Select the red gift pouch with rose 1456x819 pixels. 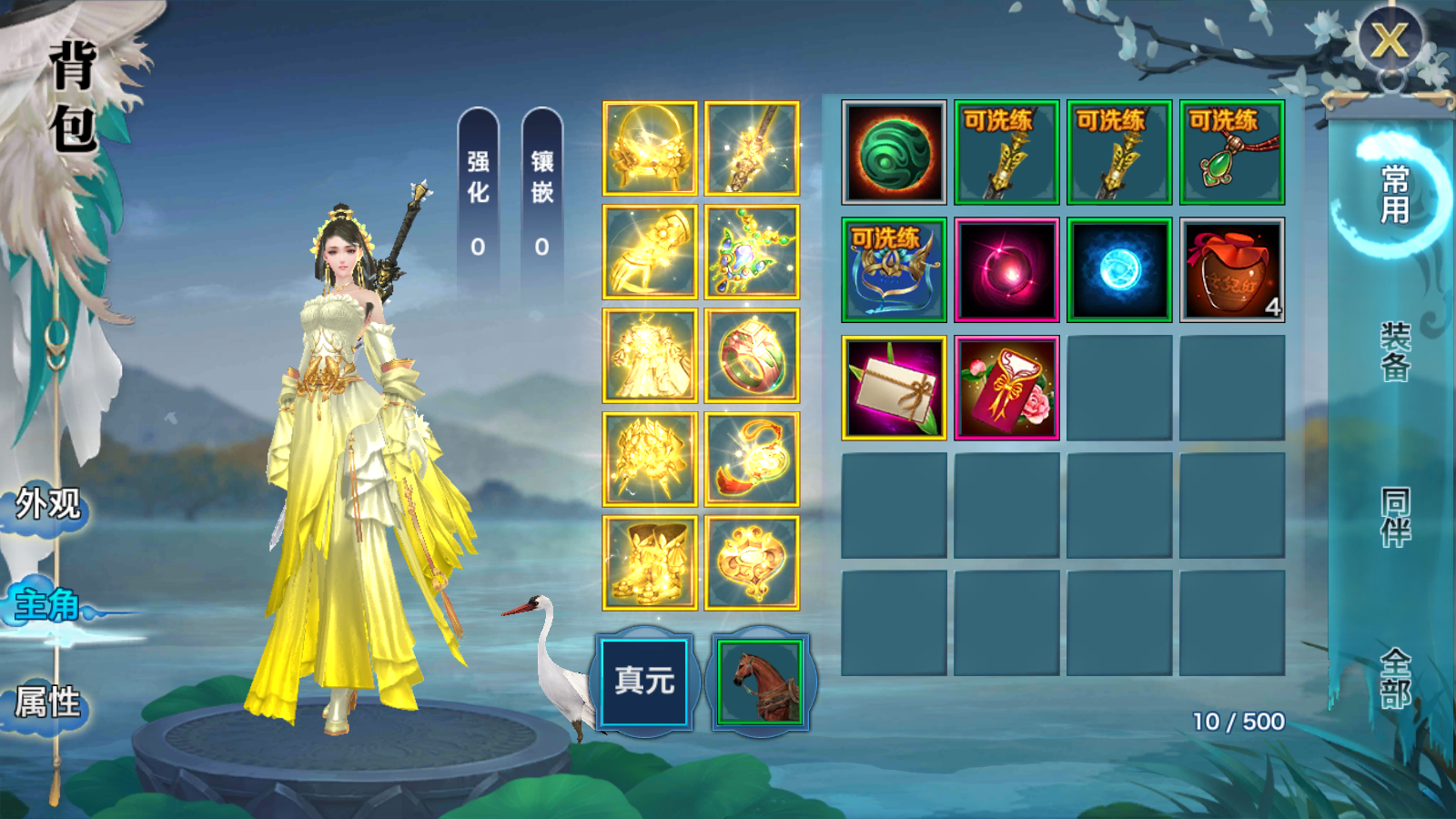pos(1006,388)
